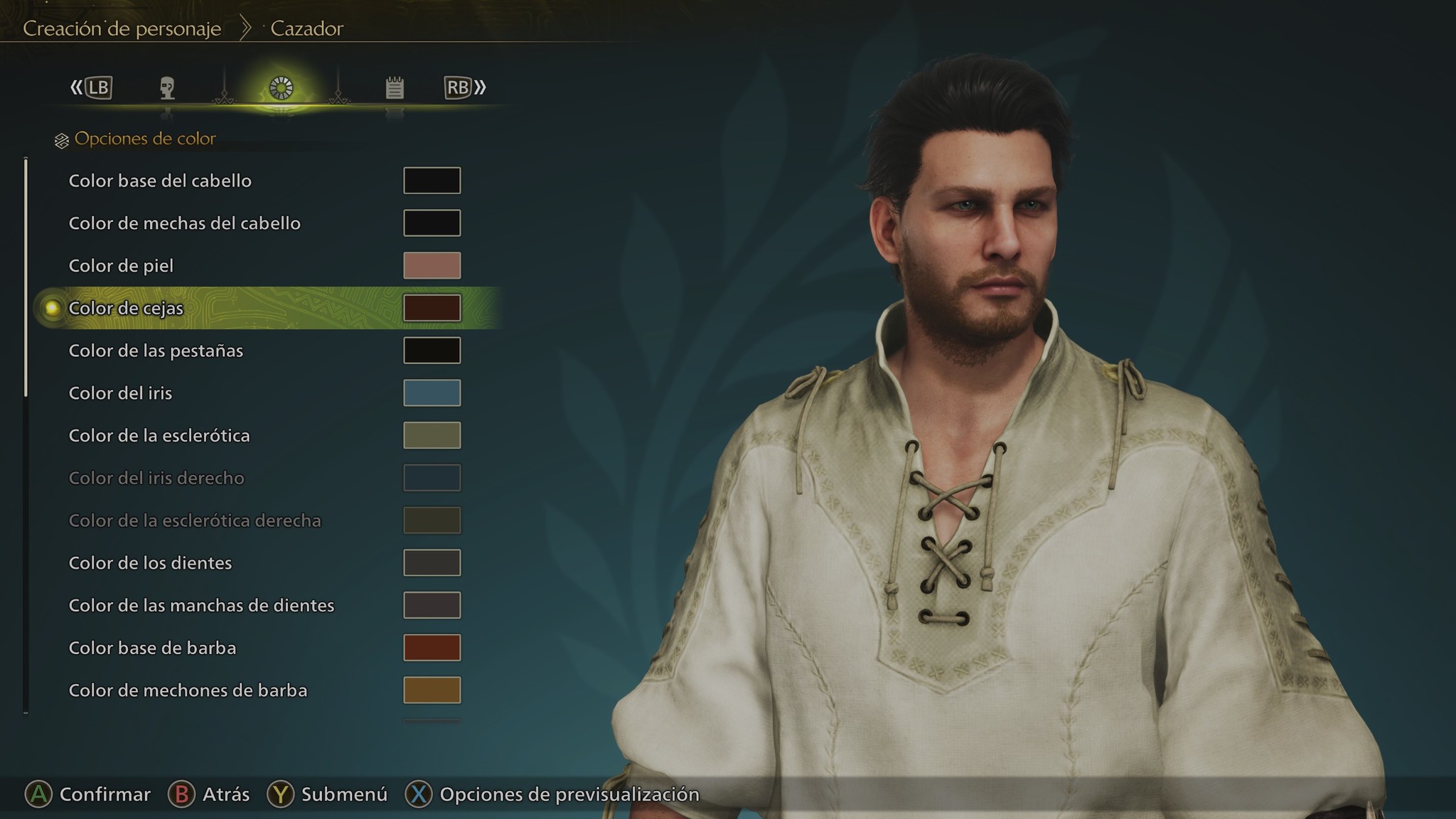The height and width of the screenshot is (819, 1456).
Task: Open the Color de piel option
Action: point(121,266)
